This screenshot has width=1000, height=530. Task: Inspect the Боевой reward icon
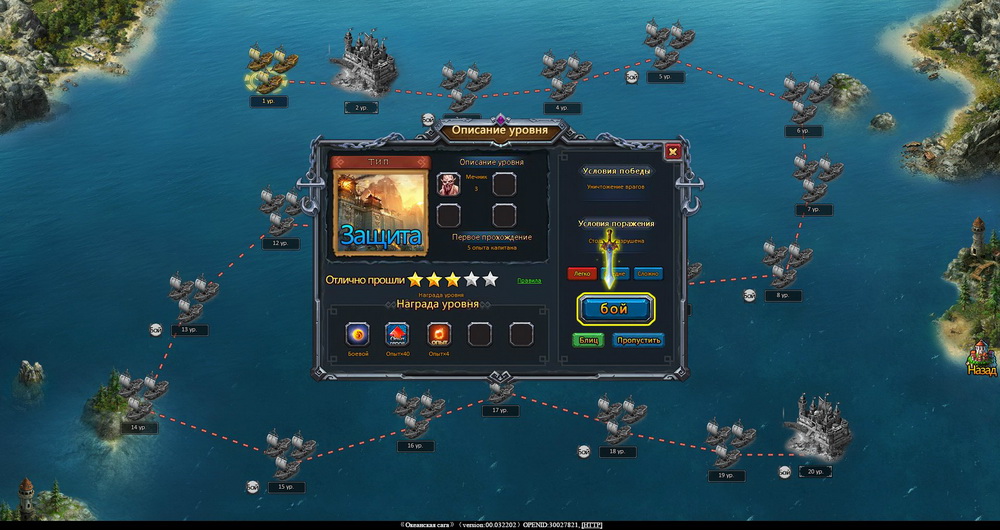tap(358, 334)
